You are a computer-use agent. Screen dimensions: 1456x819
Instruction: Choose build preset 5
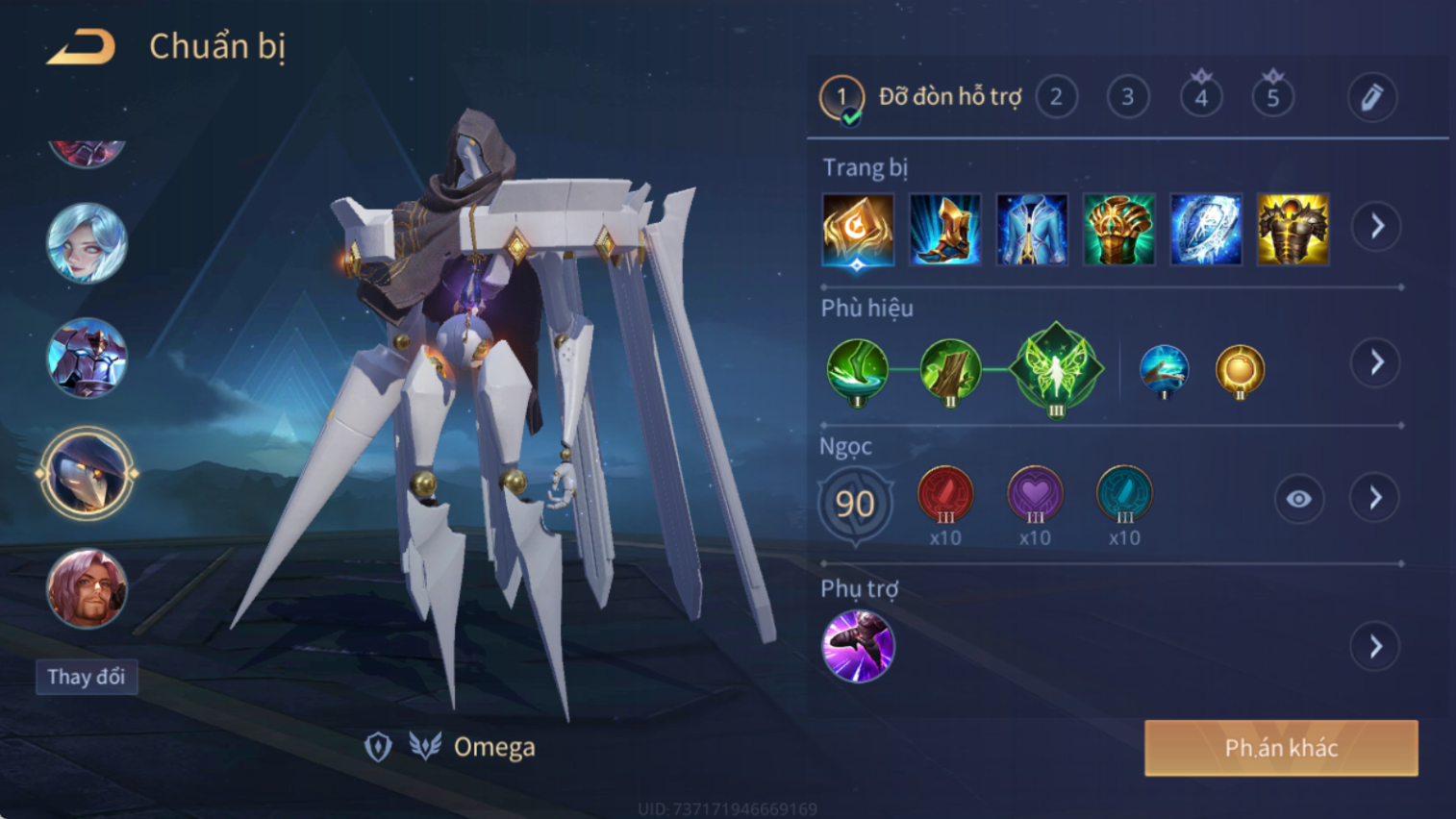(x=1272, y=97)
